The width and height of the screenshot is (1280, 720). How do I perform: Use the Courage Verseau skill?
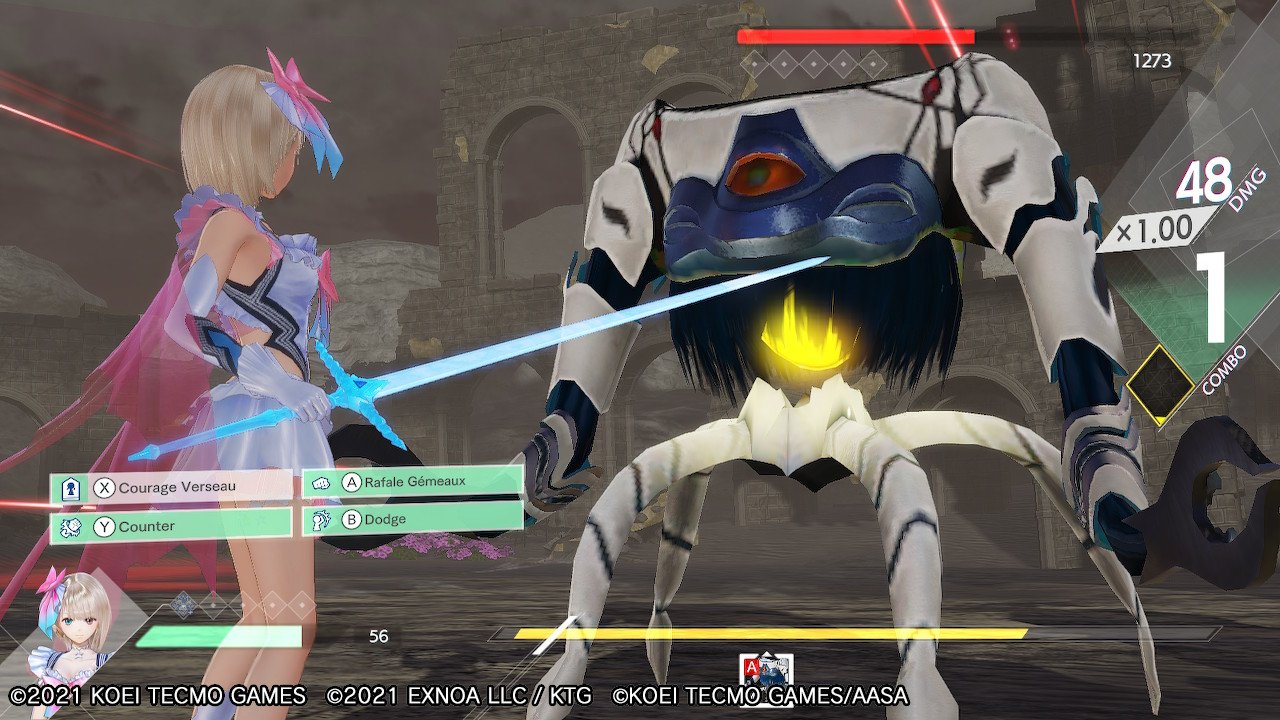[x=172, y=488]
